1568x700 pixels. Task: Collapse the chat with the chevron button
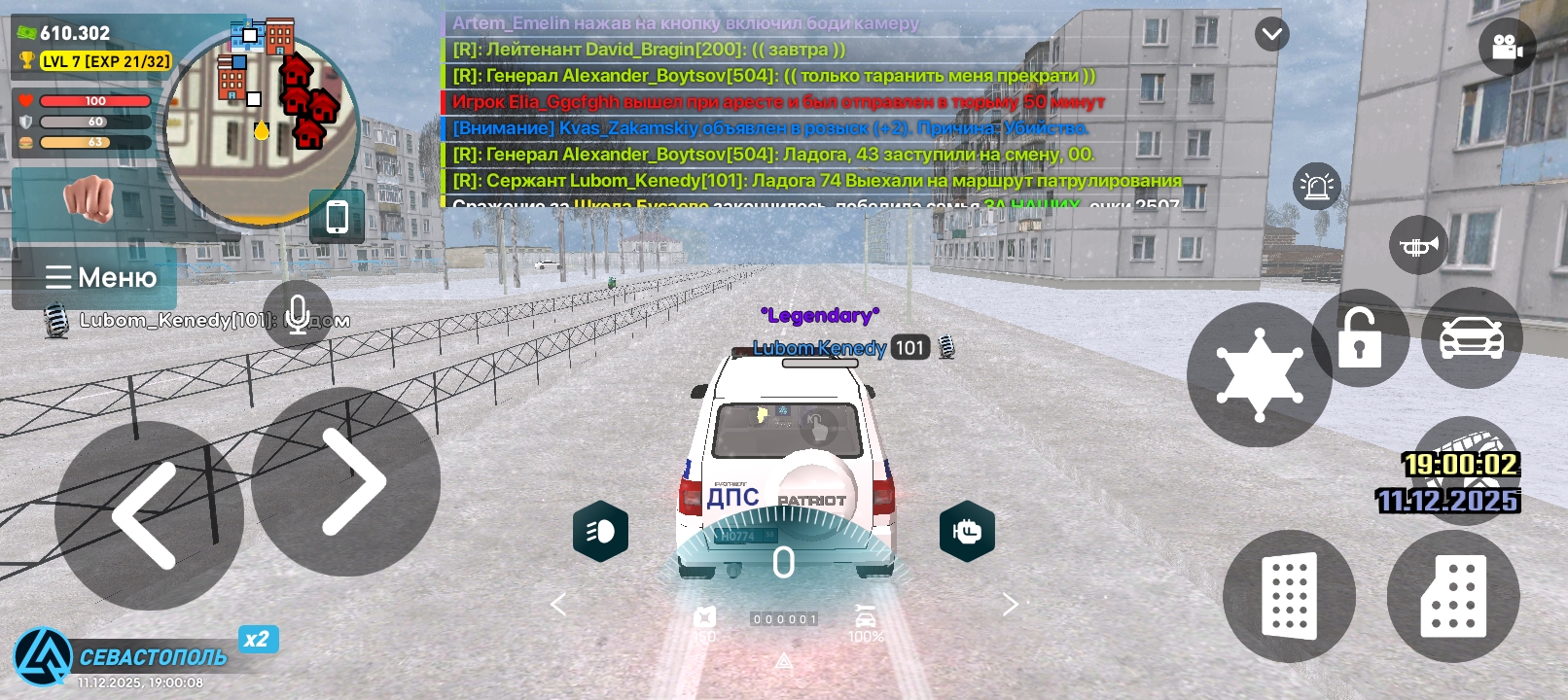click(x=1271, y=35)
